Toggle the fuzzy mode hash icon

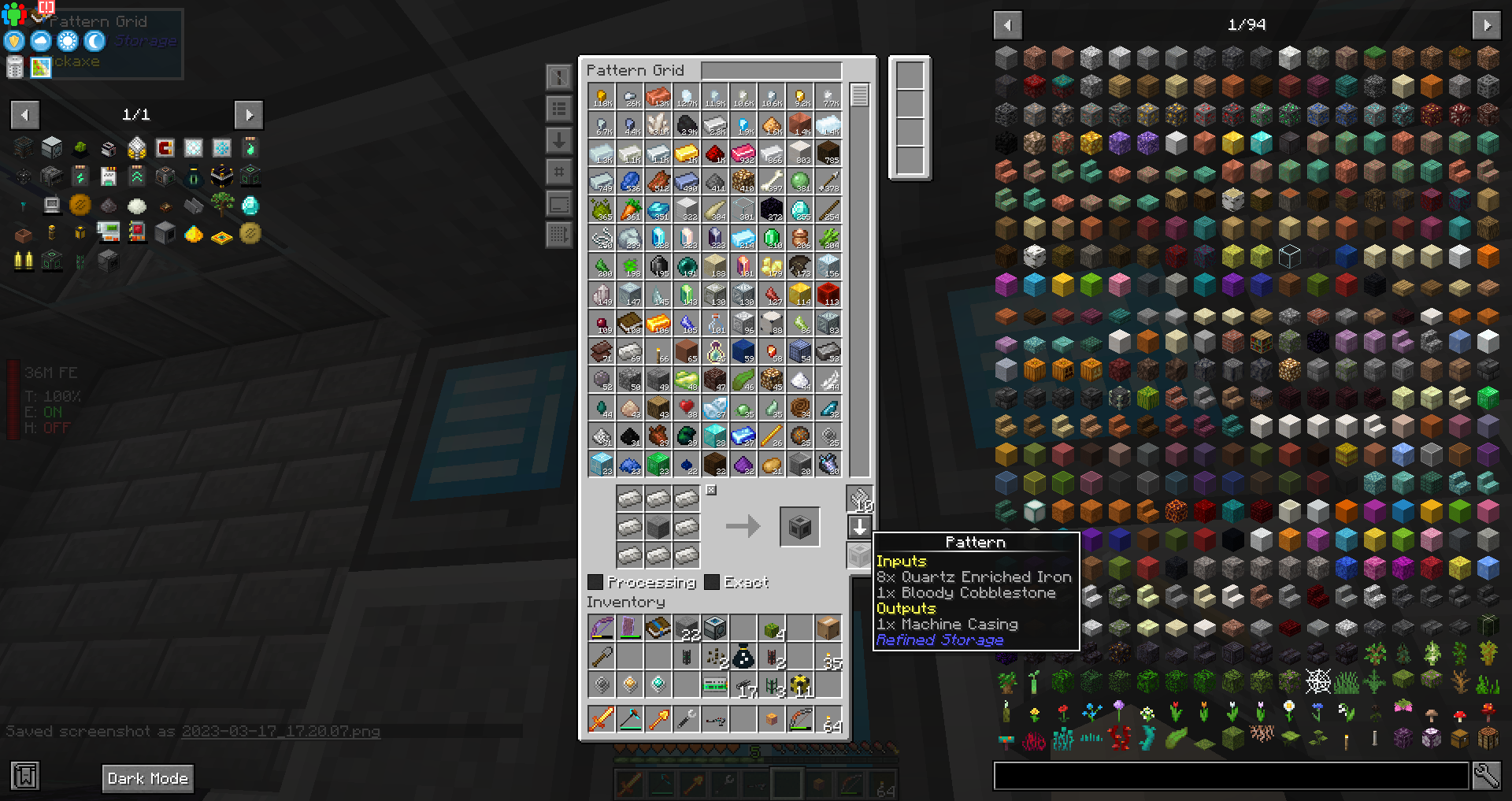pos(559,172)
